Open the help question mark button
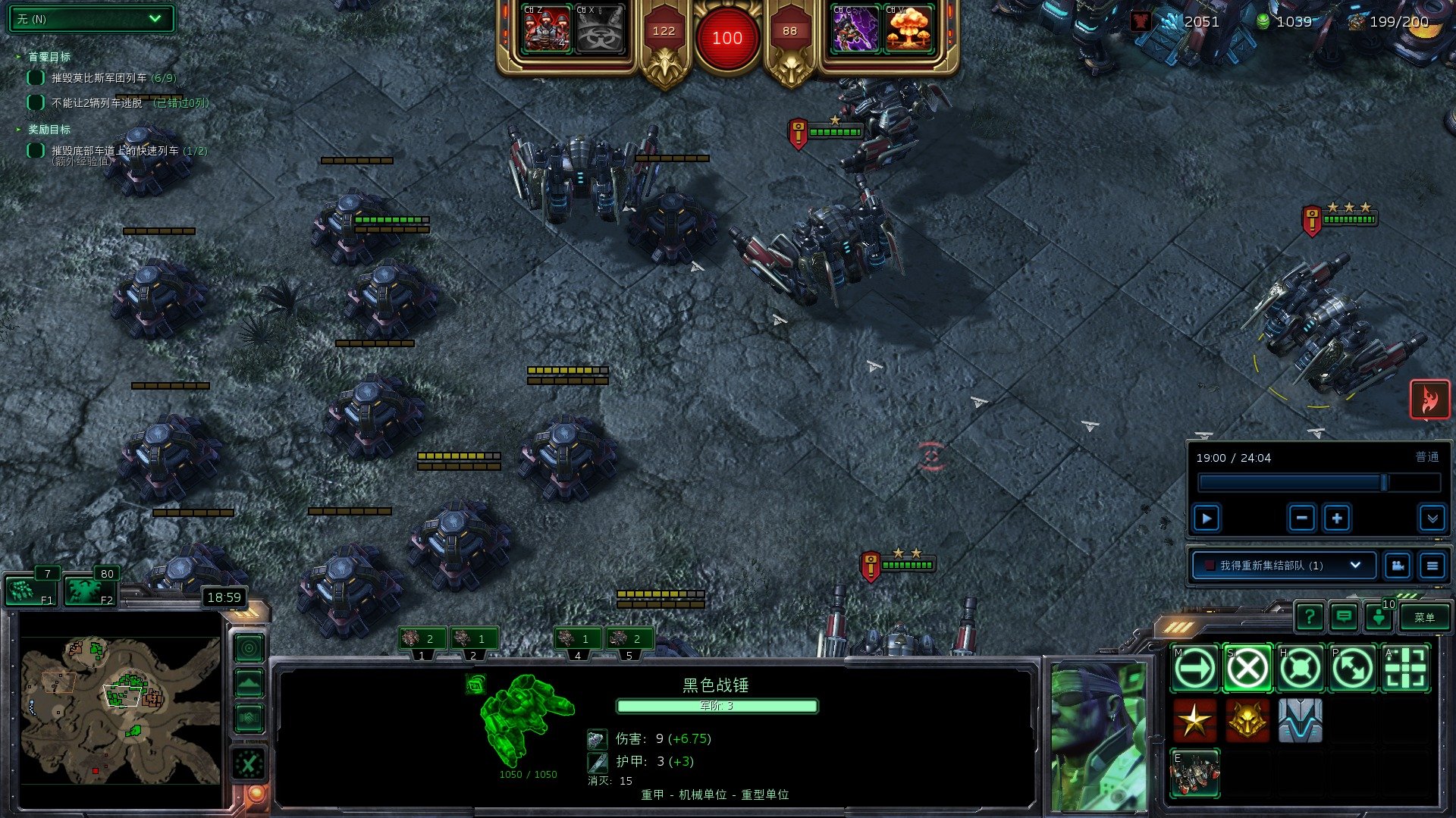Viewport: 1456px width, 818px height. [x=1310, y=617]
